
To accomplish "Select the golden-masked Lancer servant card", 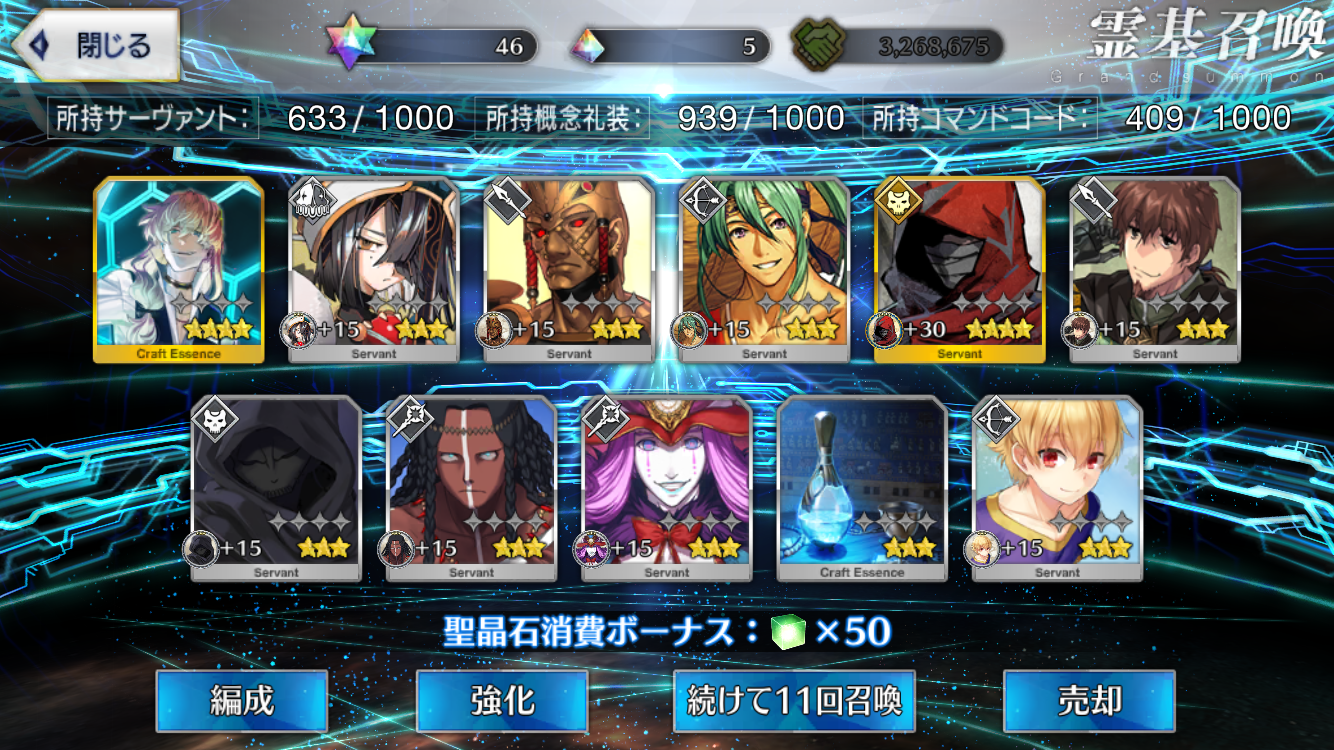I will click(x=569, y=269).
